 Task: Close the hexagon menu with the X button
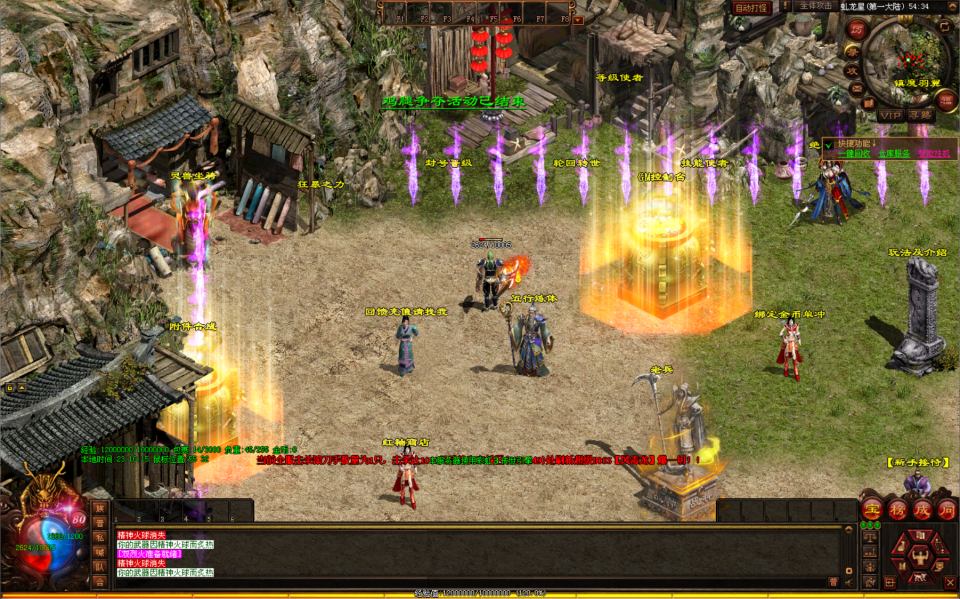click(950, 581)
